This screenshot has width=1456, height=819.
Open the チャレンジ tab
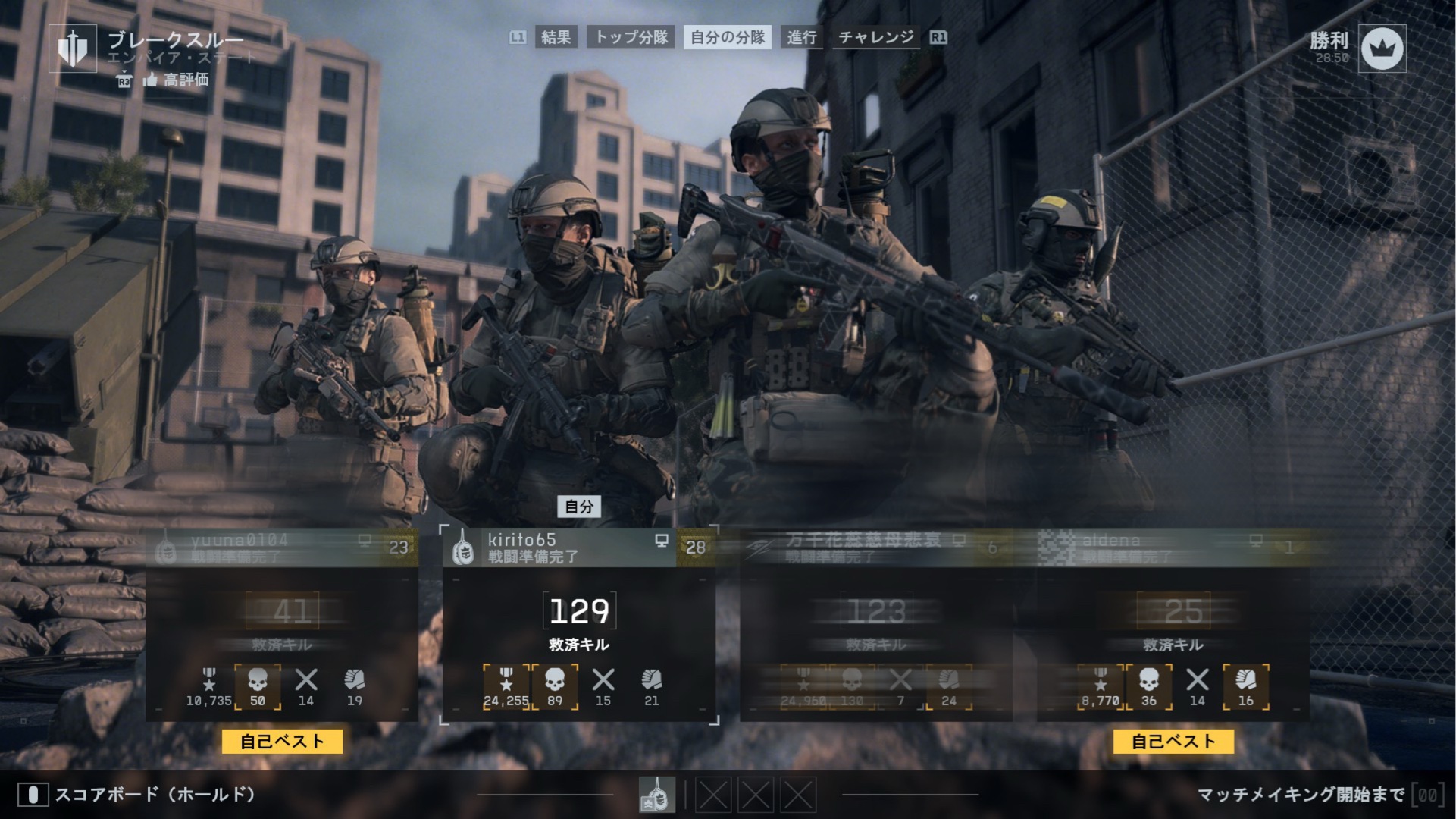pyautogui.click(x=876, y=37)
